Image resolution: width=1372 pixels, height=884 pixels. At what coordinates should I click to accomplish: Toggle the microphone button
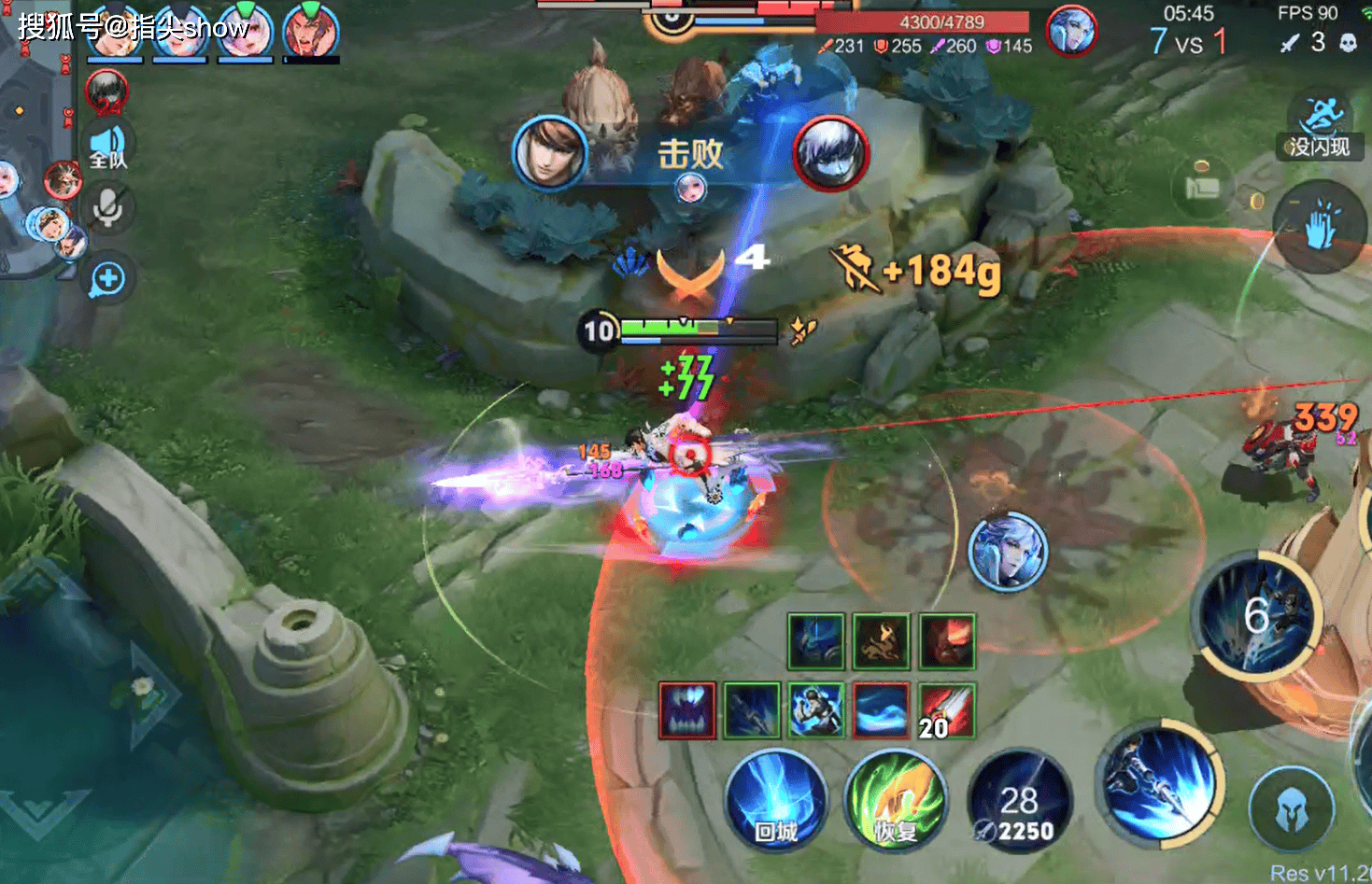pyautogui.click(x=108, y=209)
